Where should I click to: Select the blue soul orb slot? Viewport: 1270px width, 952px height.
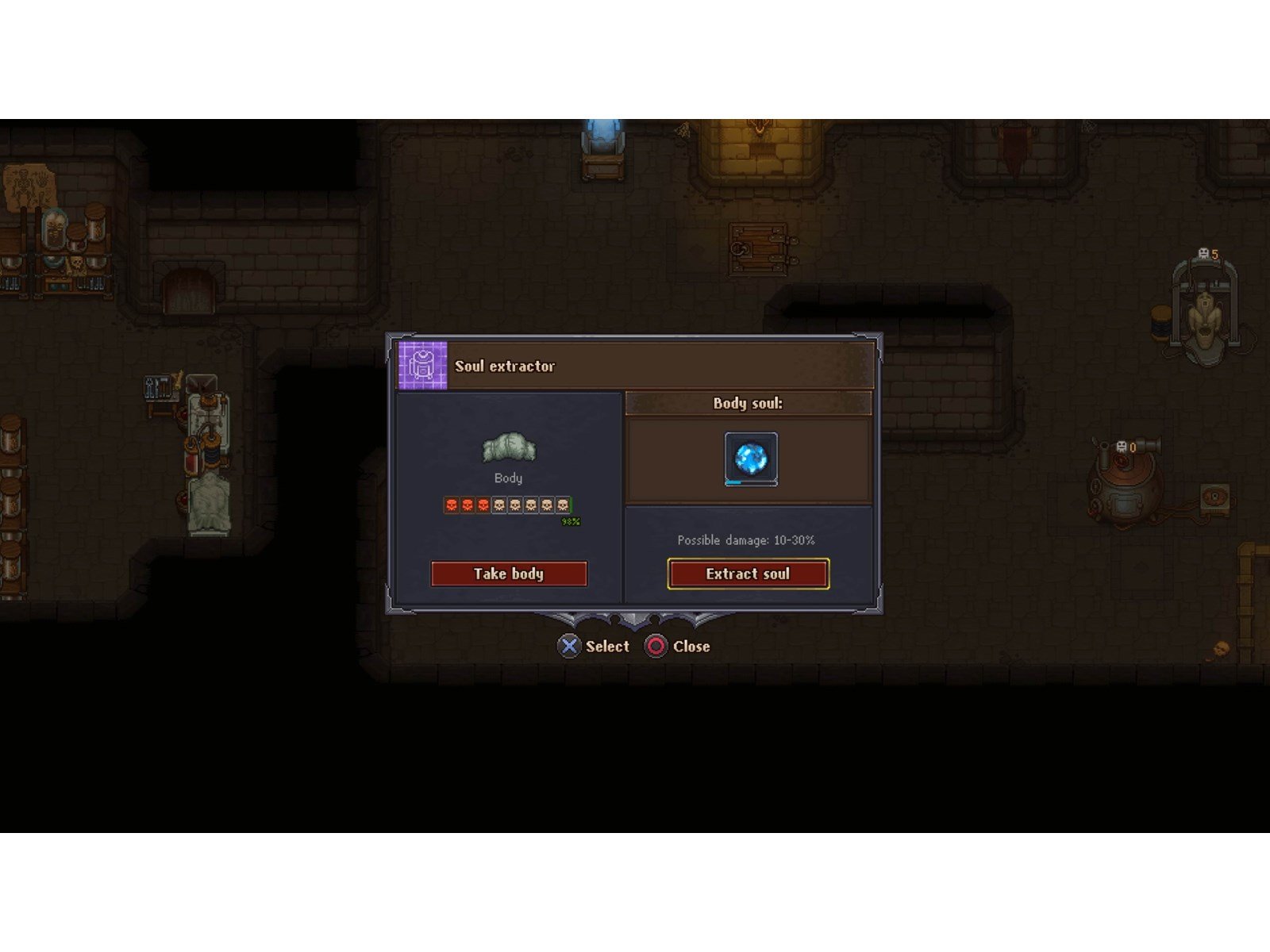pyautogui.click(x=751, y=459)
